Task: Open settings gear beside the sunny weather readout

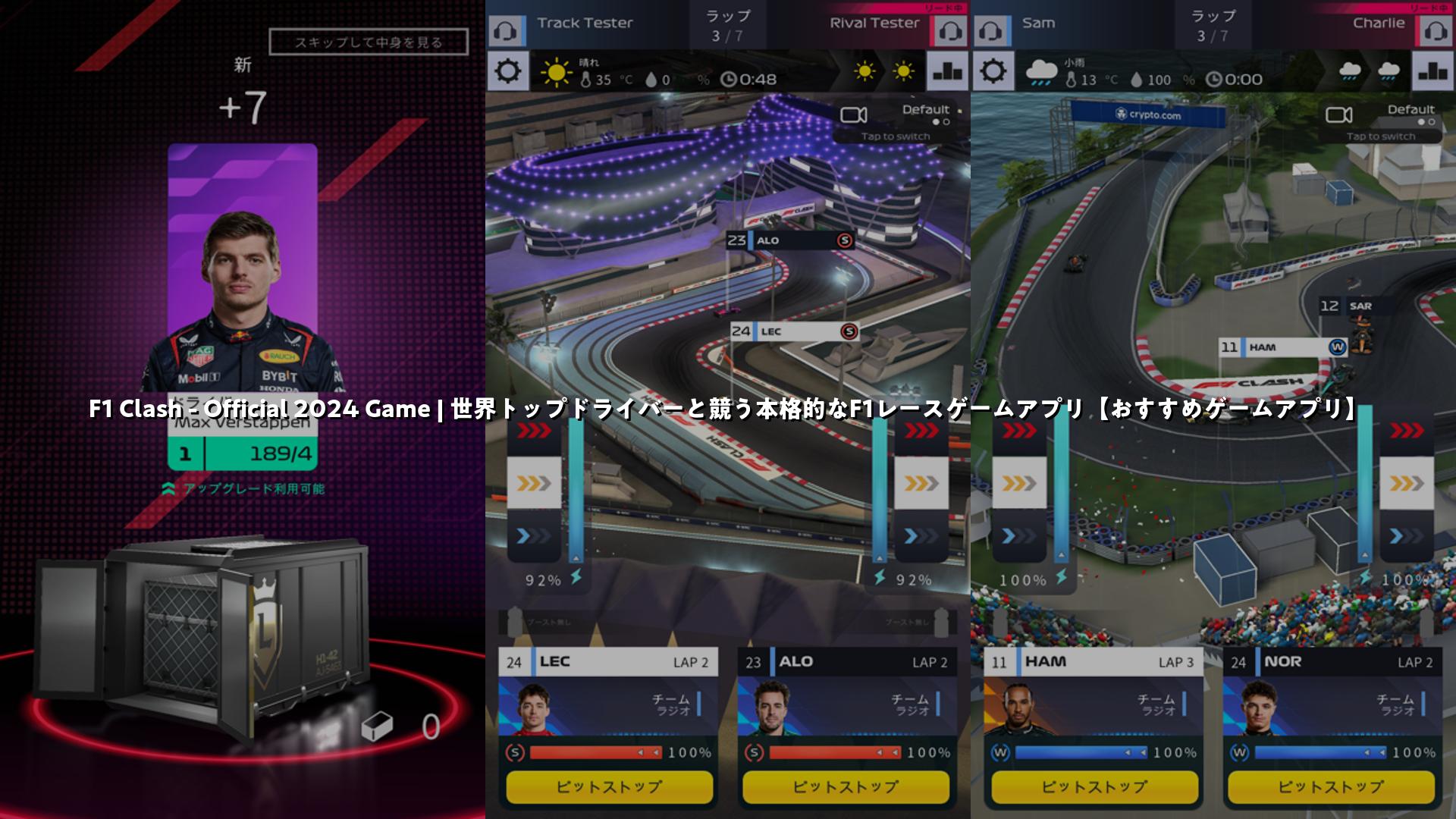Action: pyautogui.click(x=507, y=72)
